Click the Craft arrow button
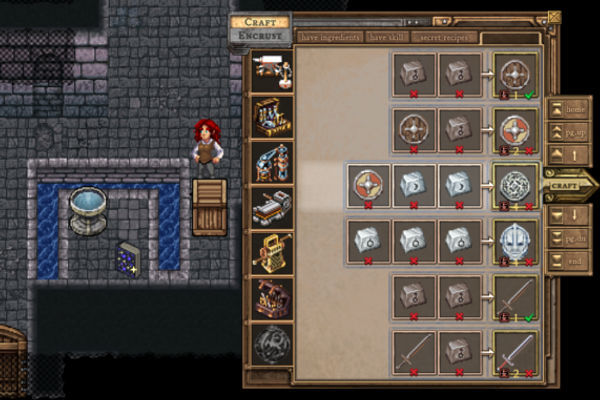This screenshot has width=600, height=400. (567, 184)
